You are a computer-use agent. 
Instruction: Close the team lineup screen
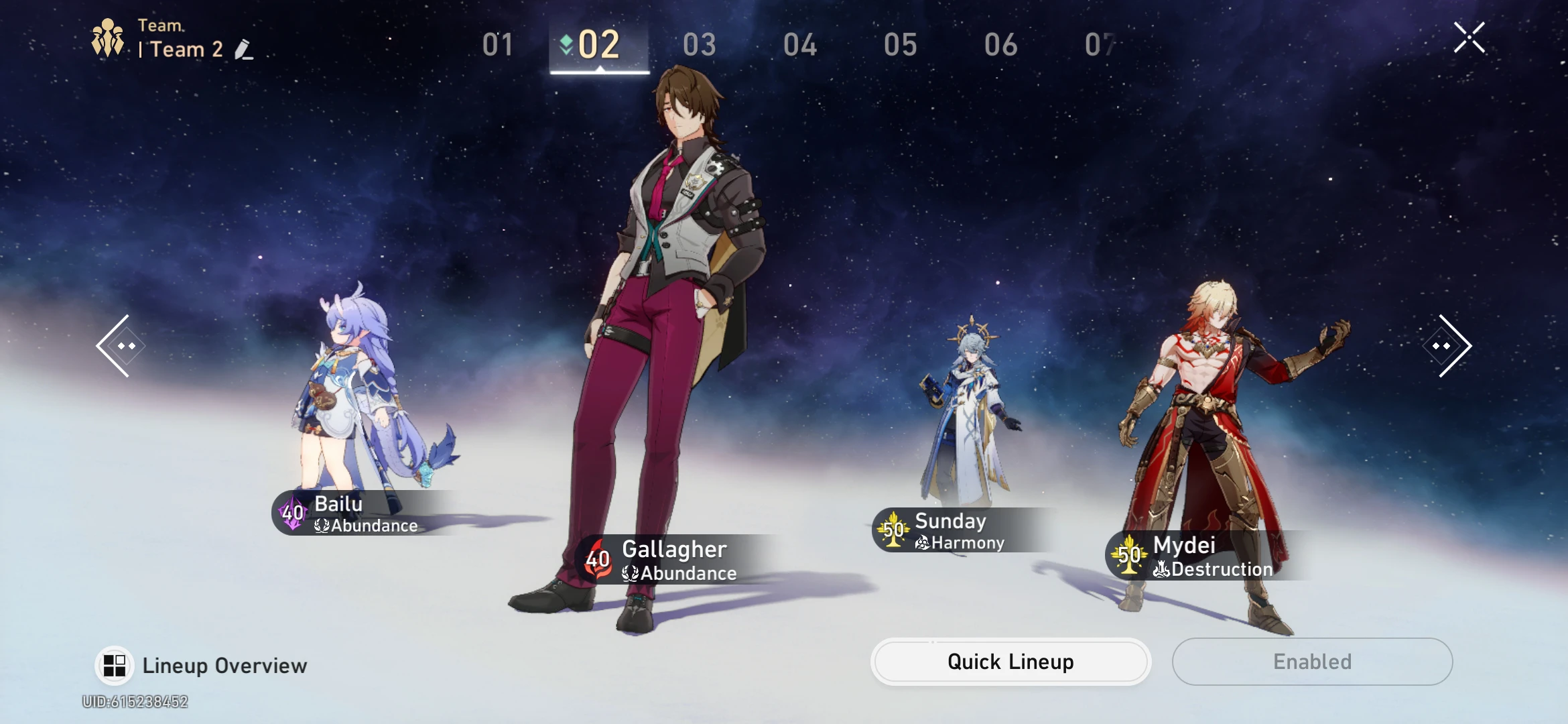click(1469, 38)
